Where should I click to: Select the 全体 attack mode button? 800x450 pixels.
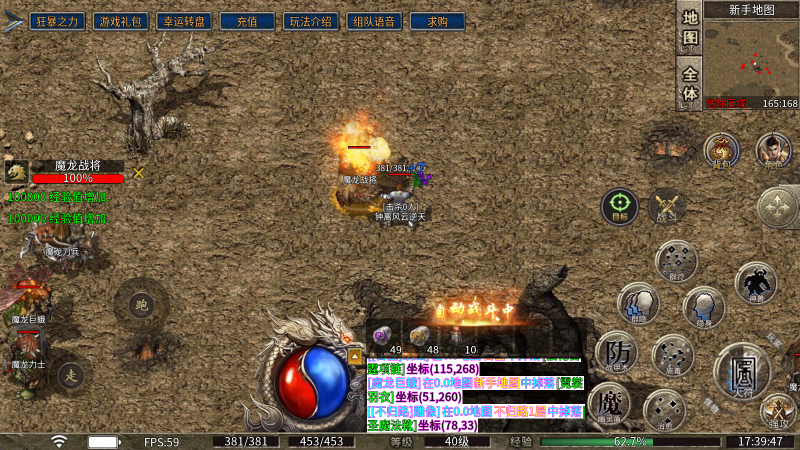690,82
